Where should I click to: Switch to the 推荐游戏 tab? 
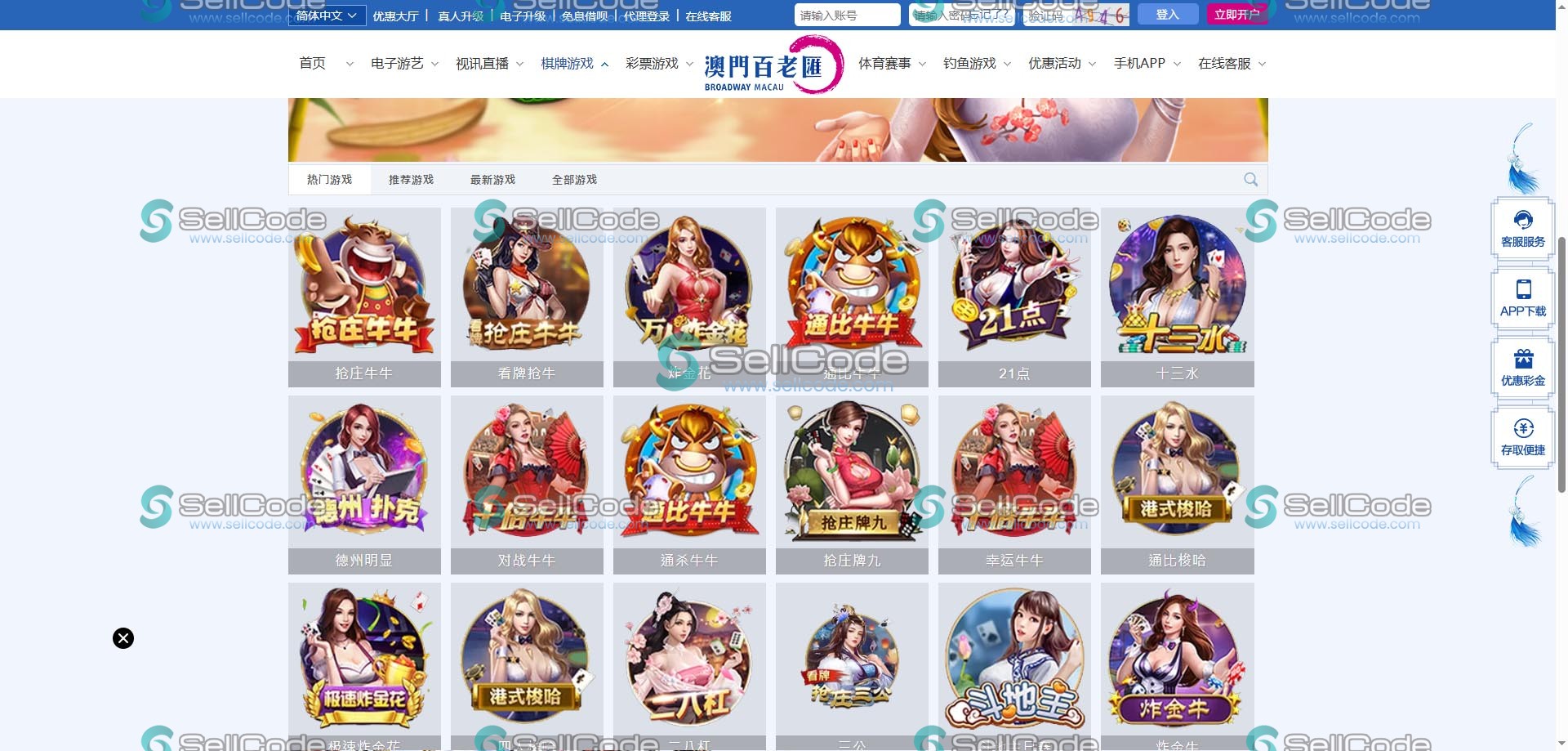411,179
